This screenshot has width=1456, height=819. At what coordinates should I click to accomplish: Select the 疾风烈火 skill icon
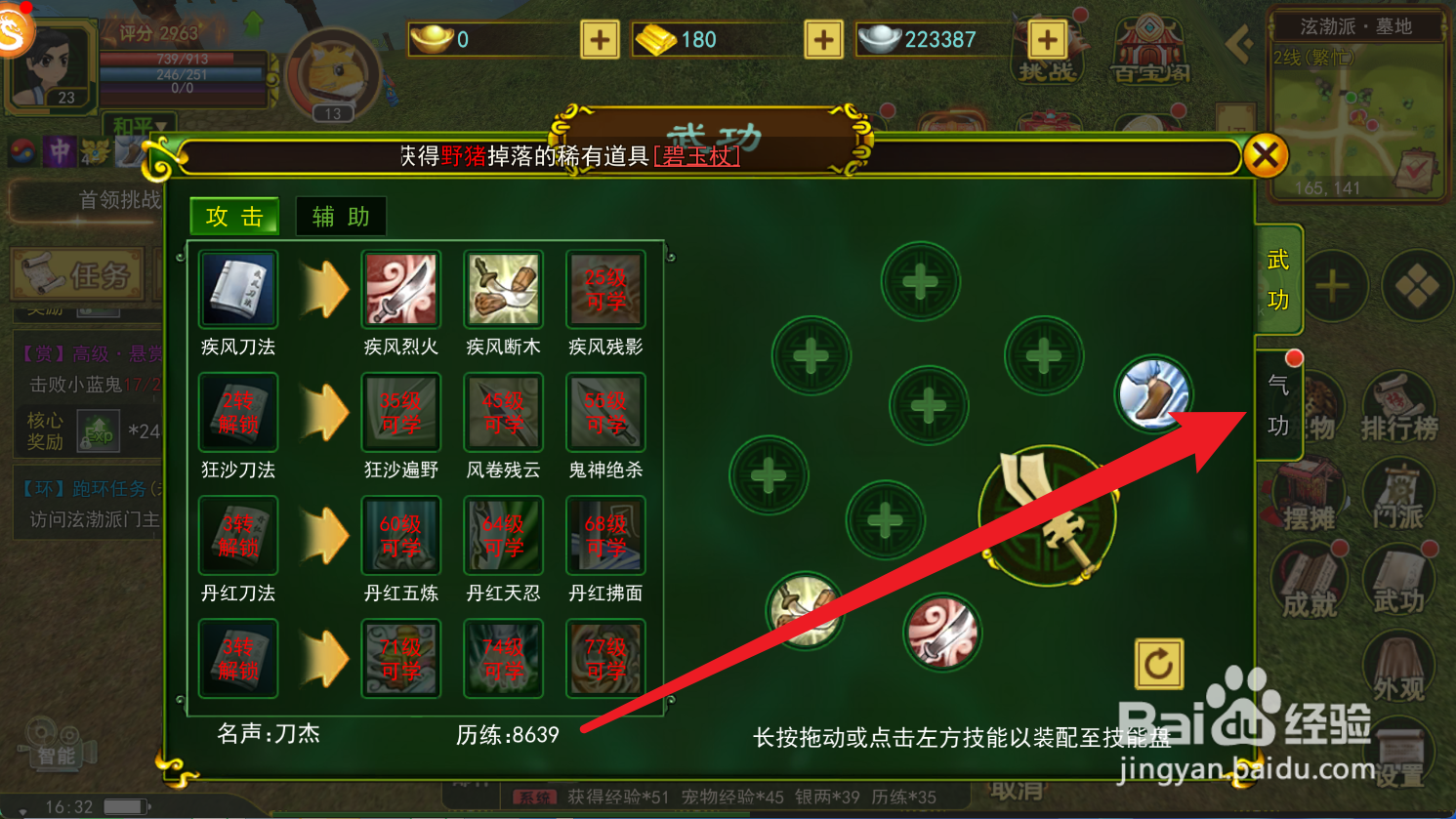[400, 290]
